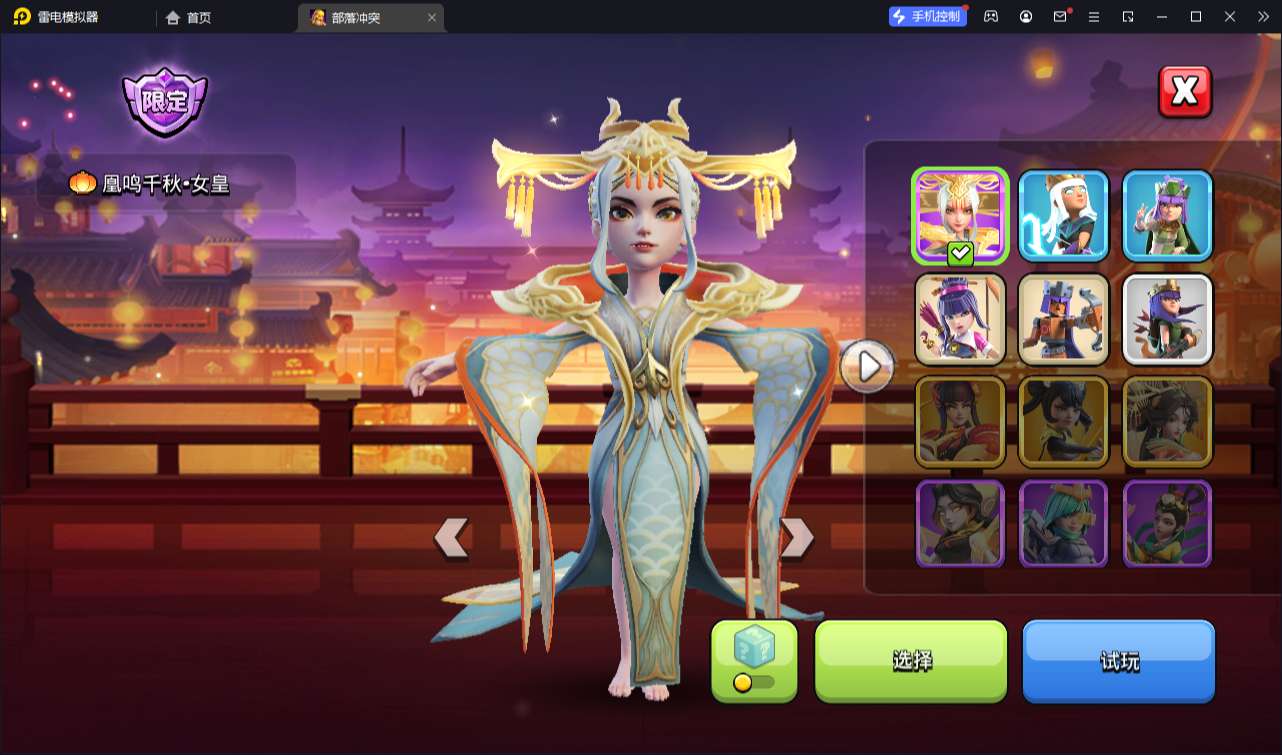Pick the green-hat purple-haired queen skin
Screen dimensions: 1282x755
point(1167,216)
